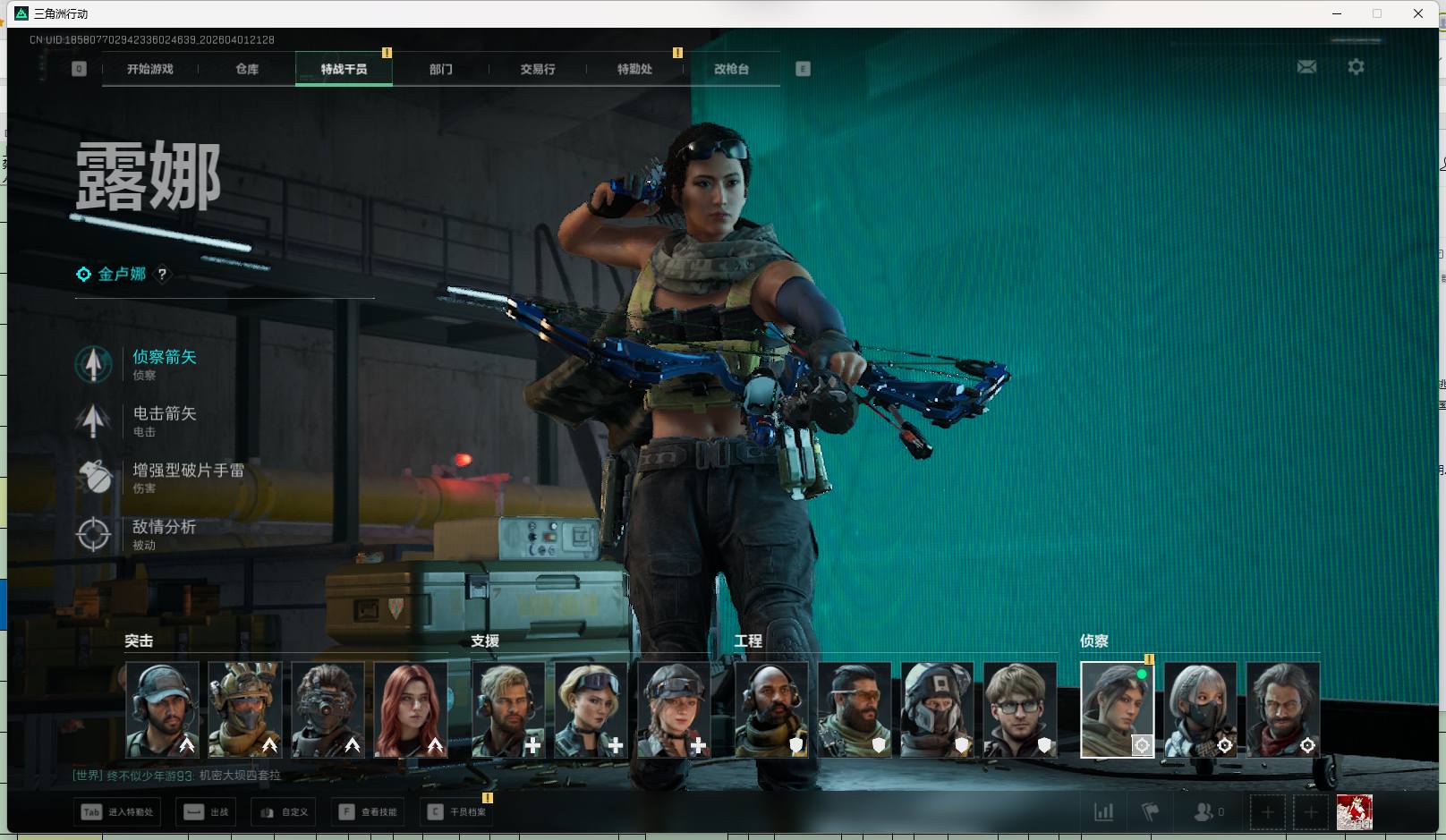Choose the red-haired assault operator portrait
1446x840 pixels.
tap(411, 709)
